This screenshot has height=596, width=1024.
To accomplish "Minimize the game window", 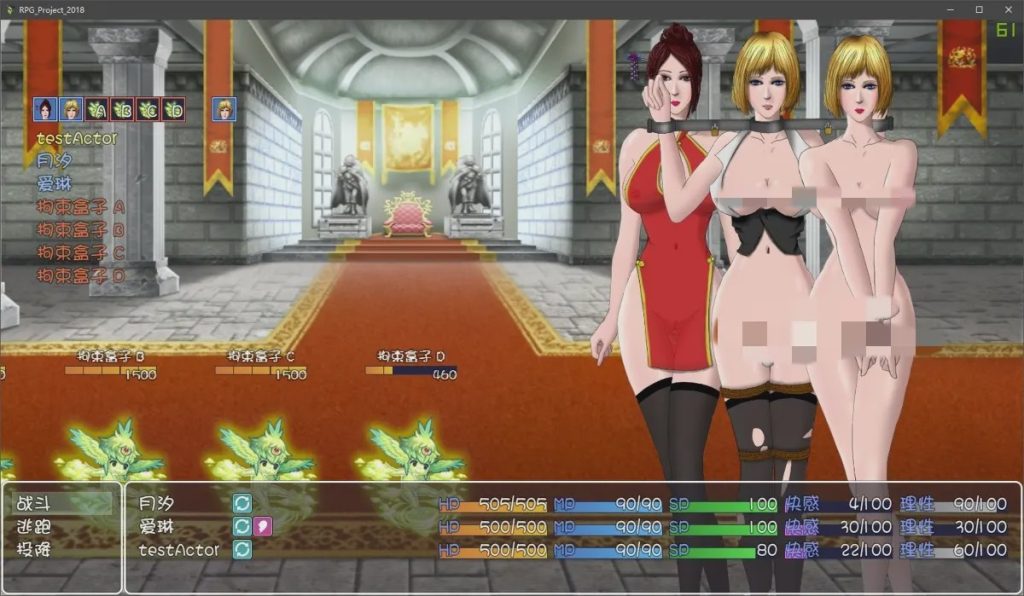I will click(951, 9).
